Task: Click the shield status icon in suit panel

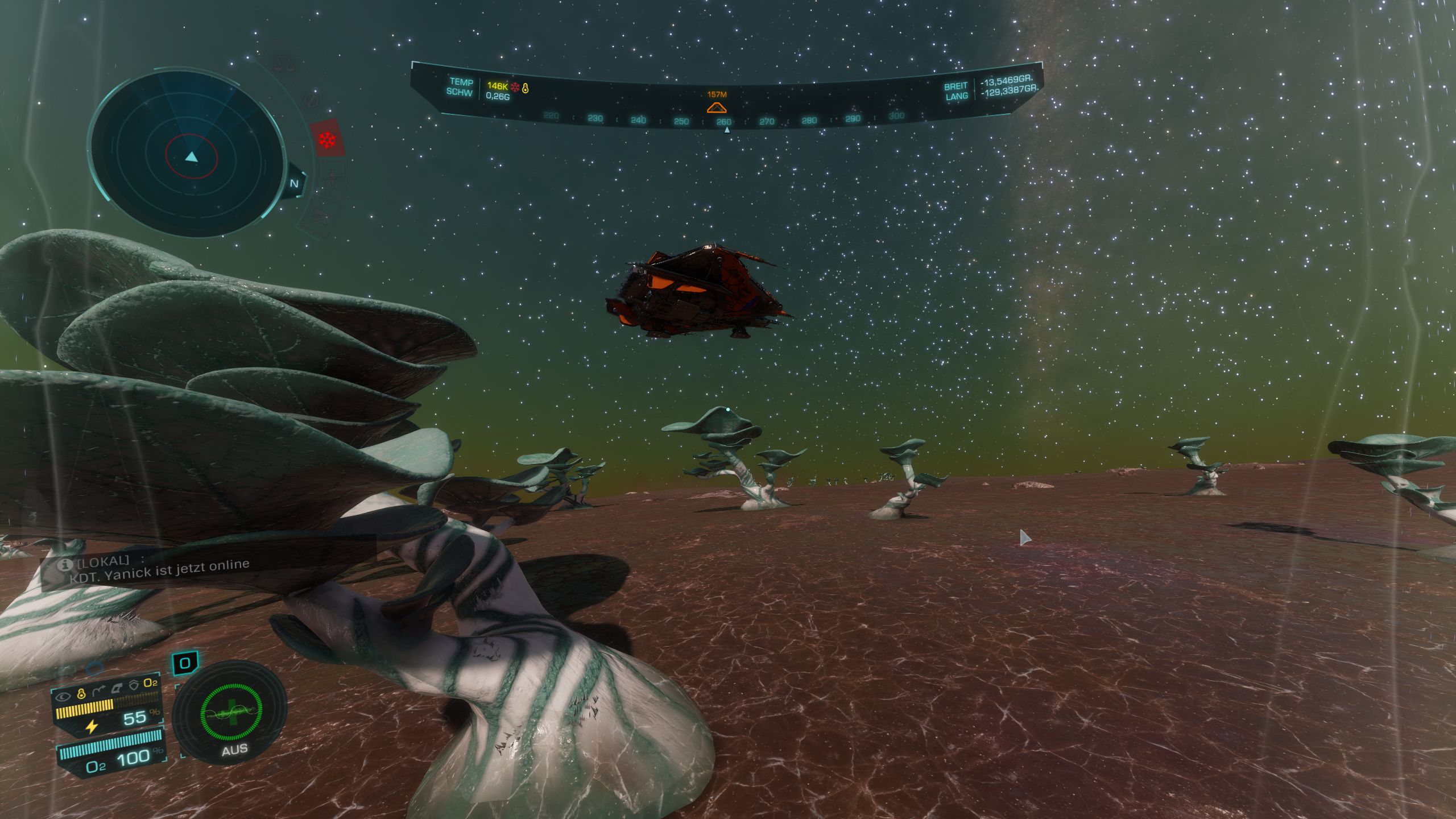Action: click(x=134, y=685)
